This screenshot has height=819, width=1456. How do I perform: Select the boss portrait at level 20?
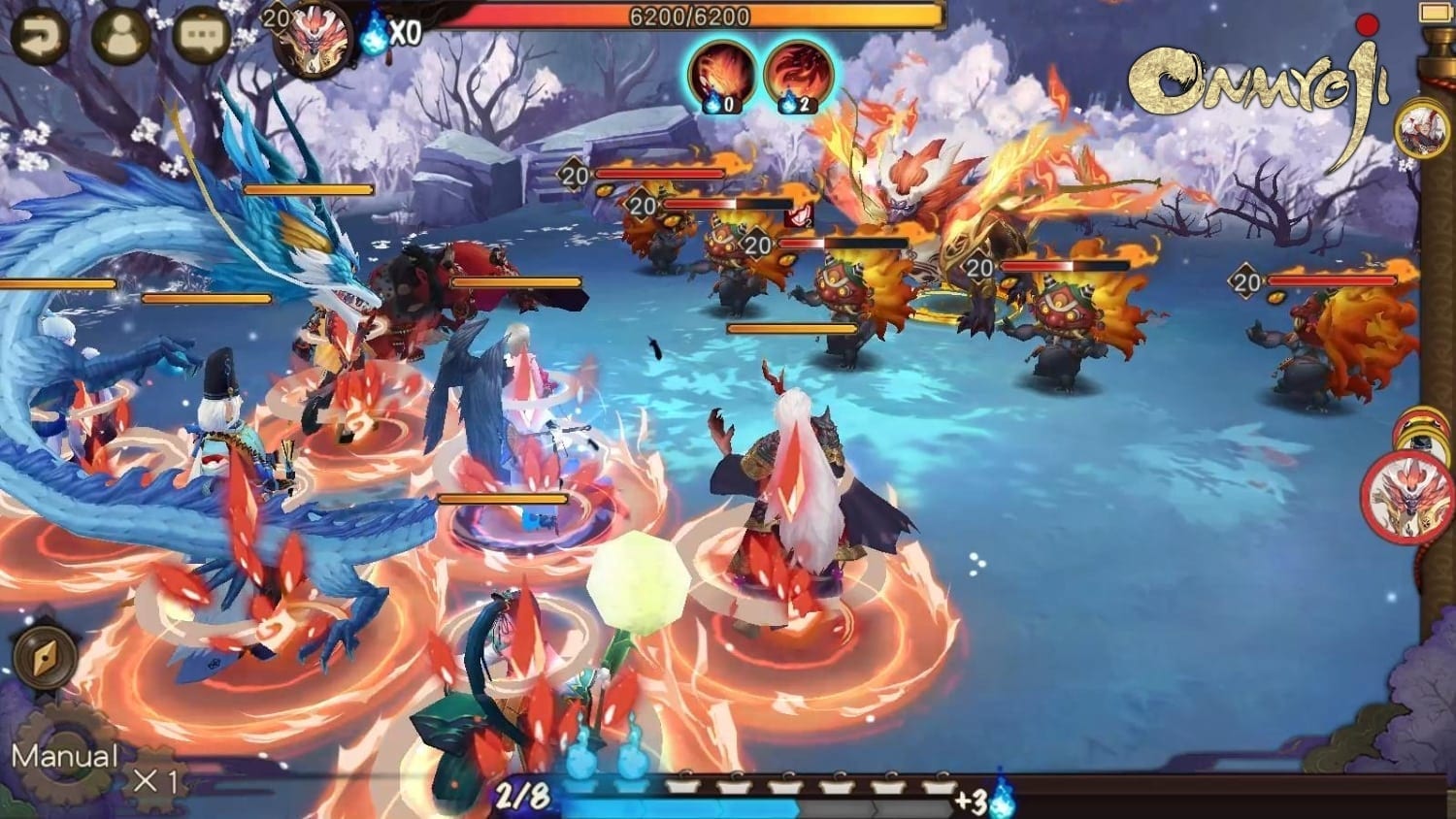pyautogui.click(x=313, y=39)
